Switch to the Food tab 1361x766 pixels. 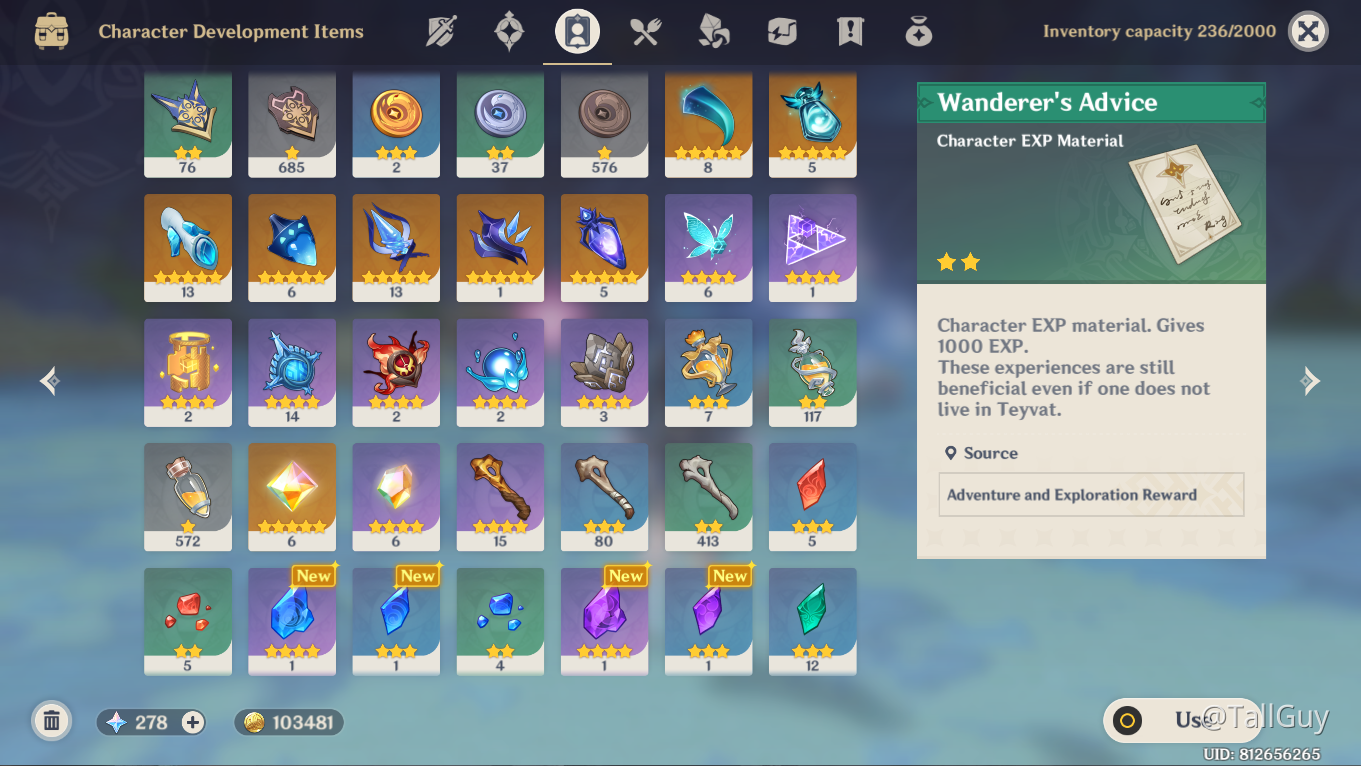[645, 31]
